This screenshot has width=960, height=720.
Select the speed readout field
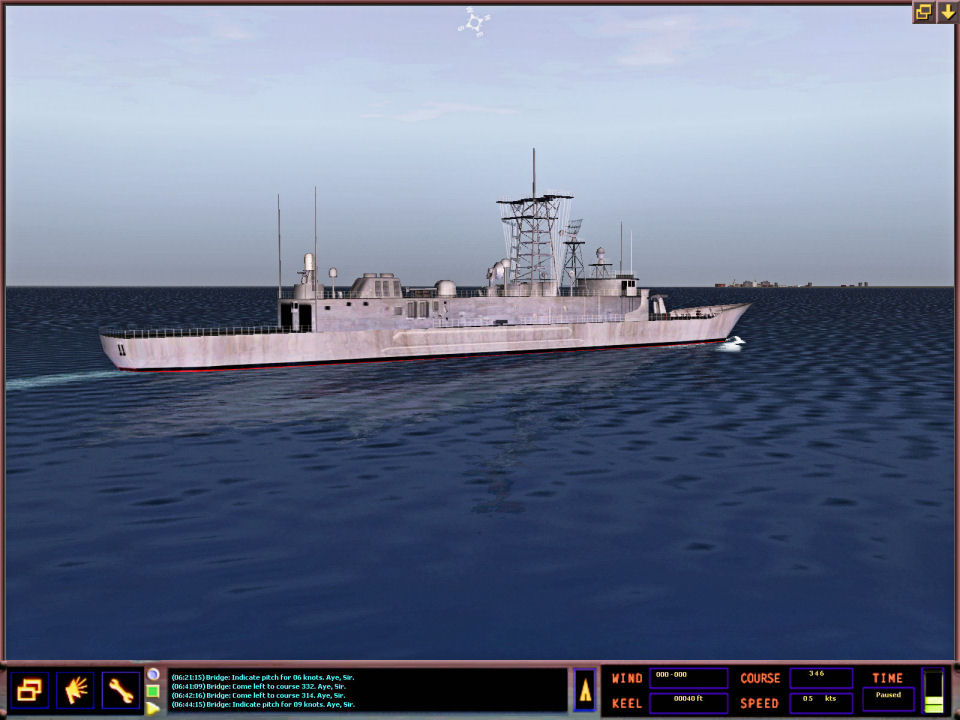(820, 703)
